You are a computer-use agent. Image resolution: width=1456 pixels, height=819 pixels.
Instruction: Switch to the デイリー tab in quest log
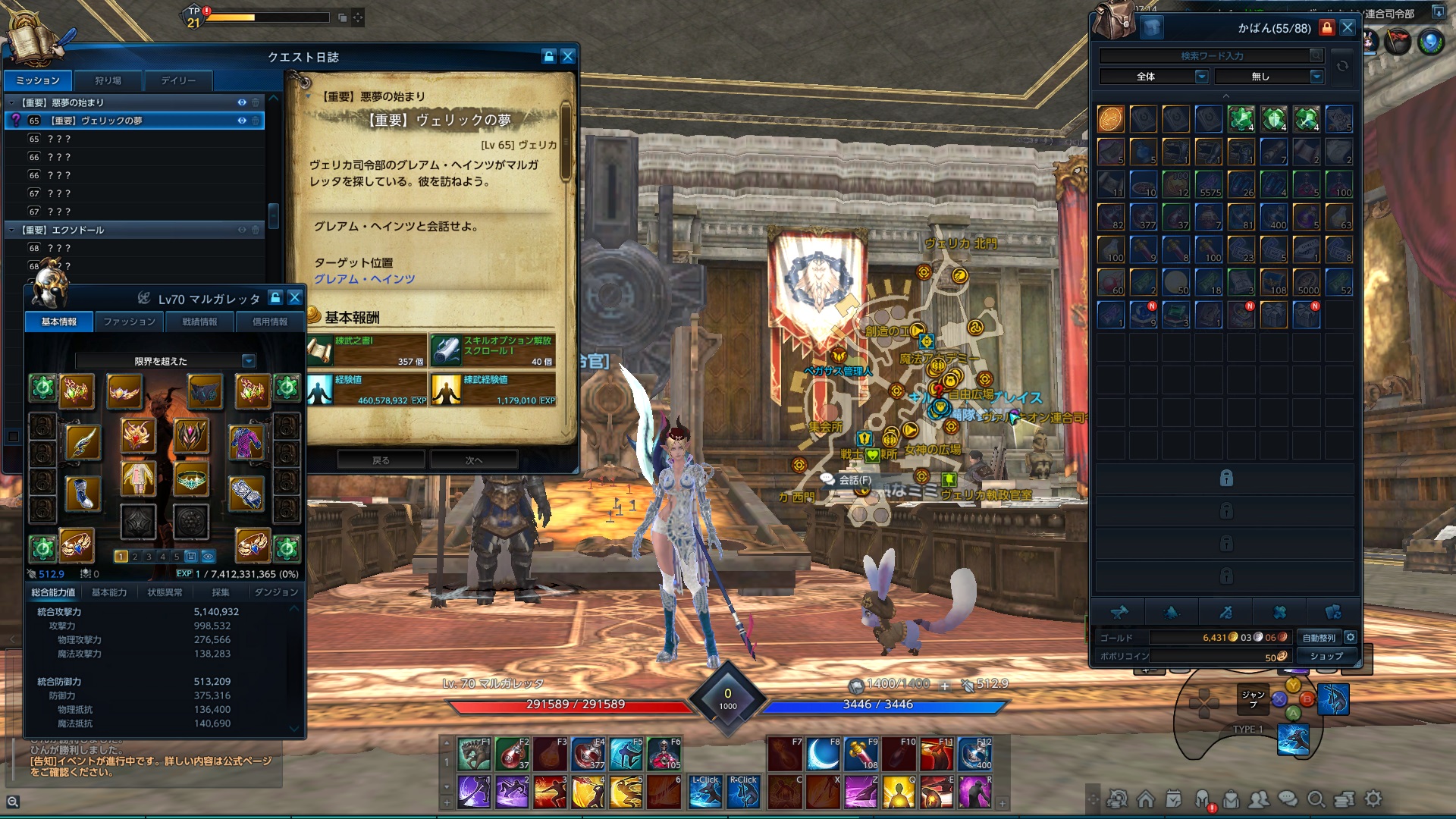point(180,80)
